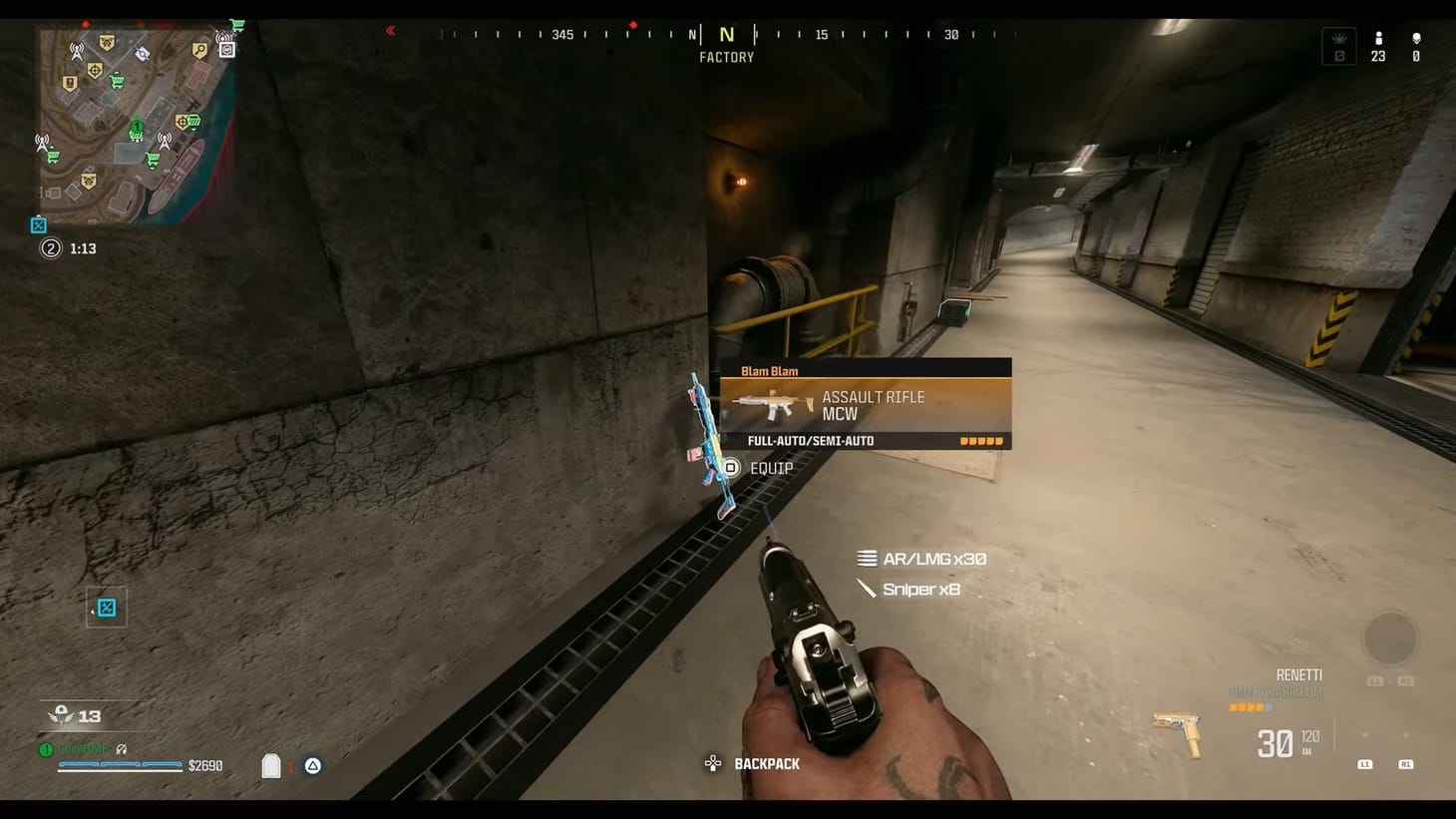Toggle the blue contract marker on ground
This screenshot has width=1456, height=819.
coord(106,608)
